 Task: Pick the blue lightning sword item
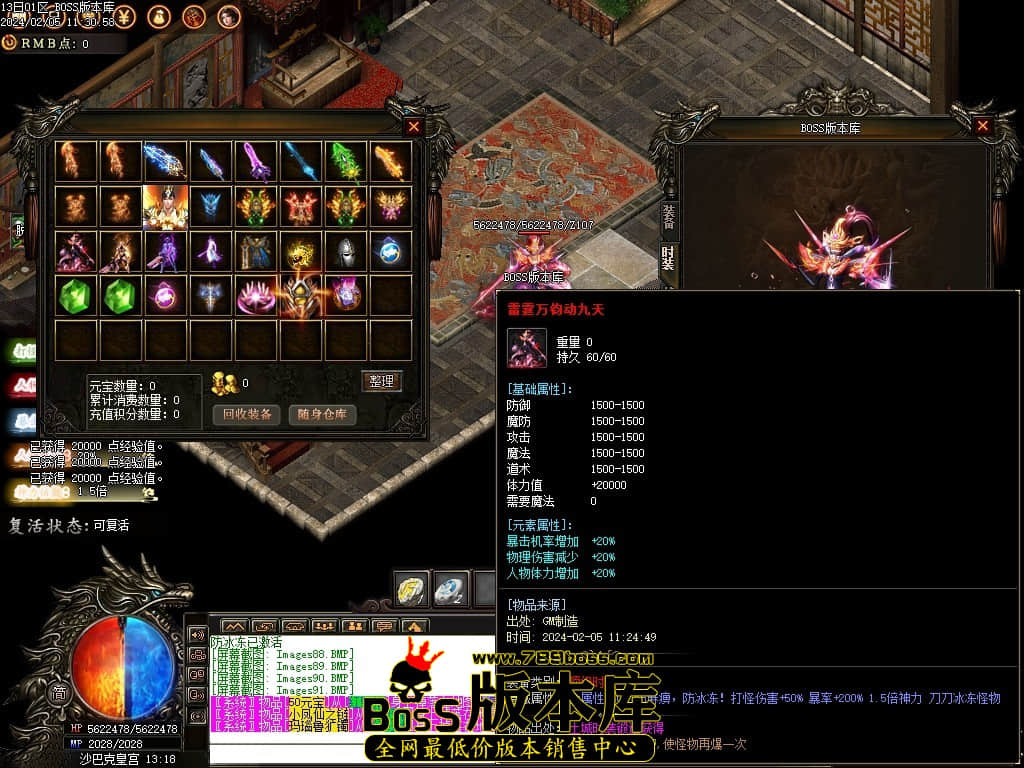(x=165, y=162)
